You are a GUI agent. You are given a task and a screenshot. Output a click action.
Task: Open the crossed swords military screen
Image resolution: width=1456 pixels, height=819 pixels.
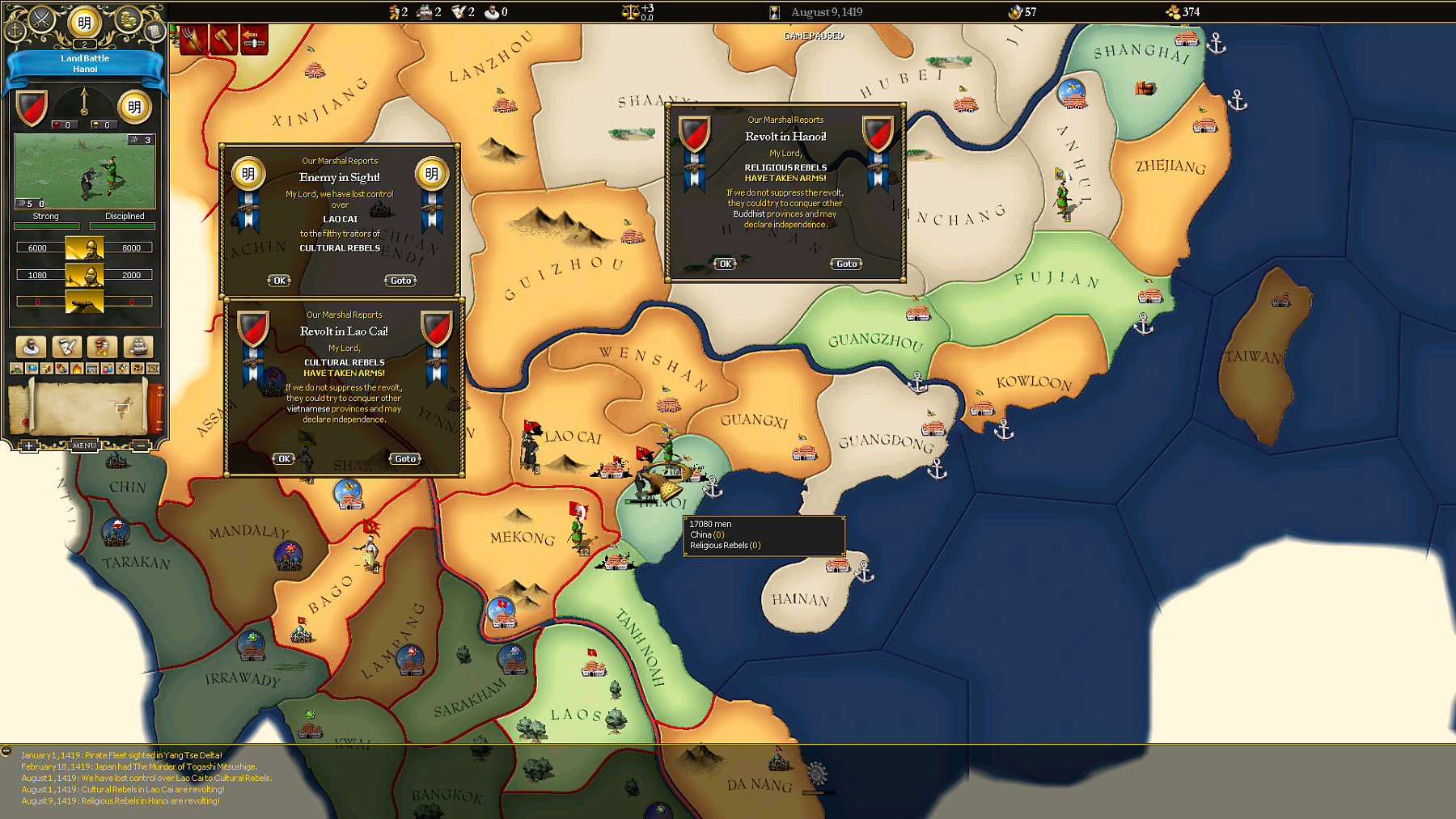point(41,19)
